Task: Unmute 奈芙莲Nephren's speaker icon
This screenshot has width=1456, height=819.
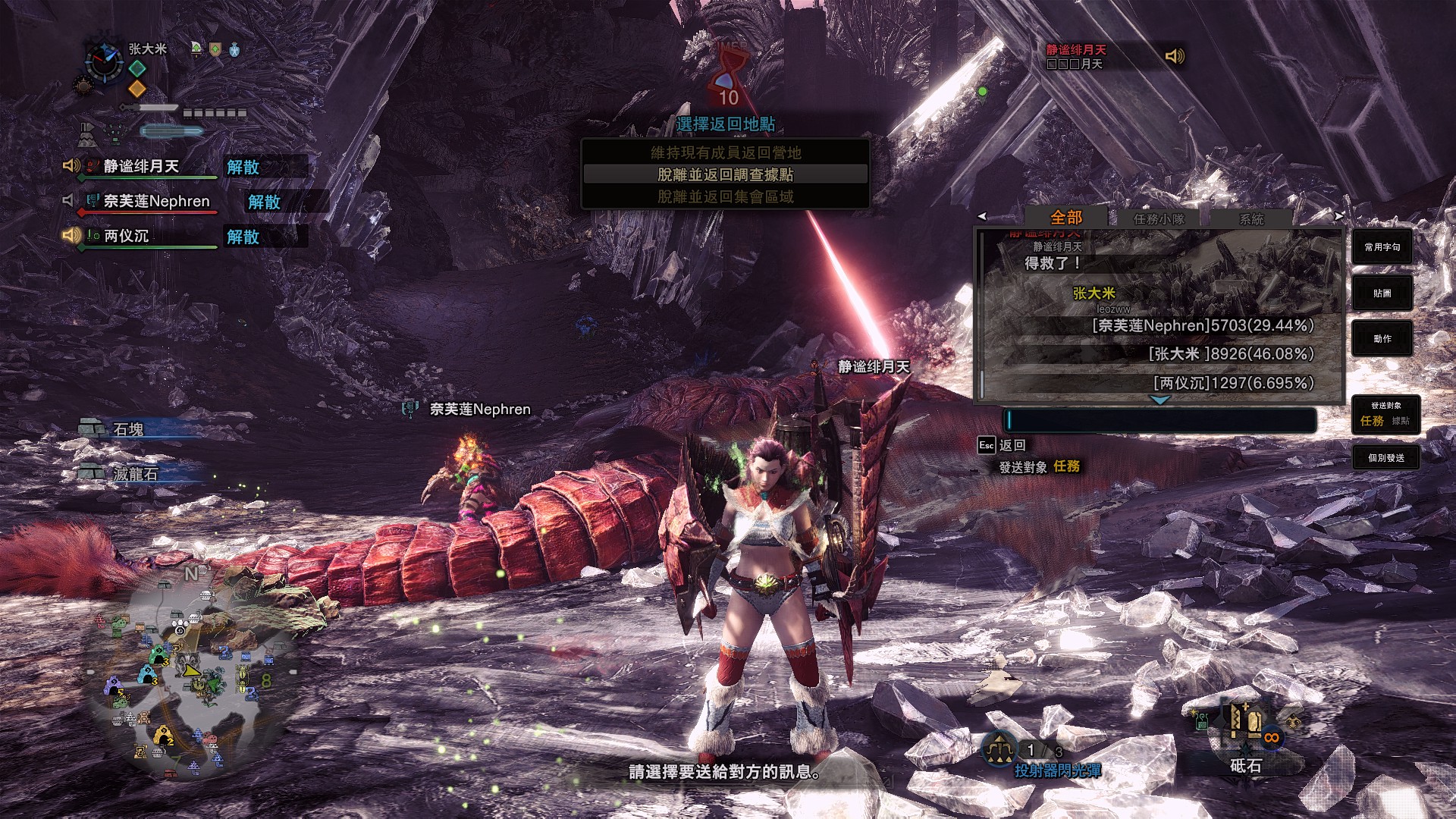Action: click(69, 200)
